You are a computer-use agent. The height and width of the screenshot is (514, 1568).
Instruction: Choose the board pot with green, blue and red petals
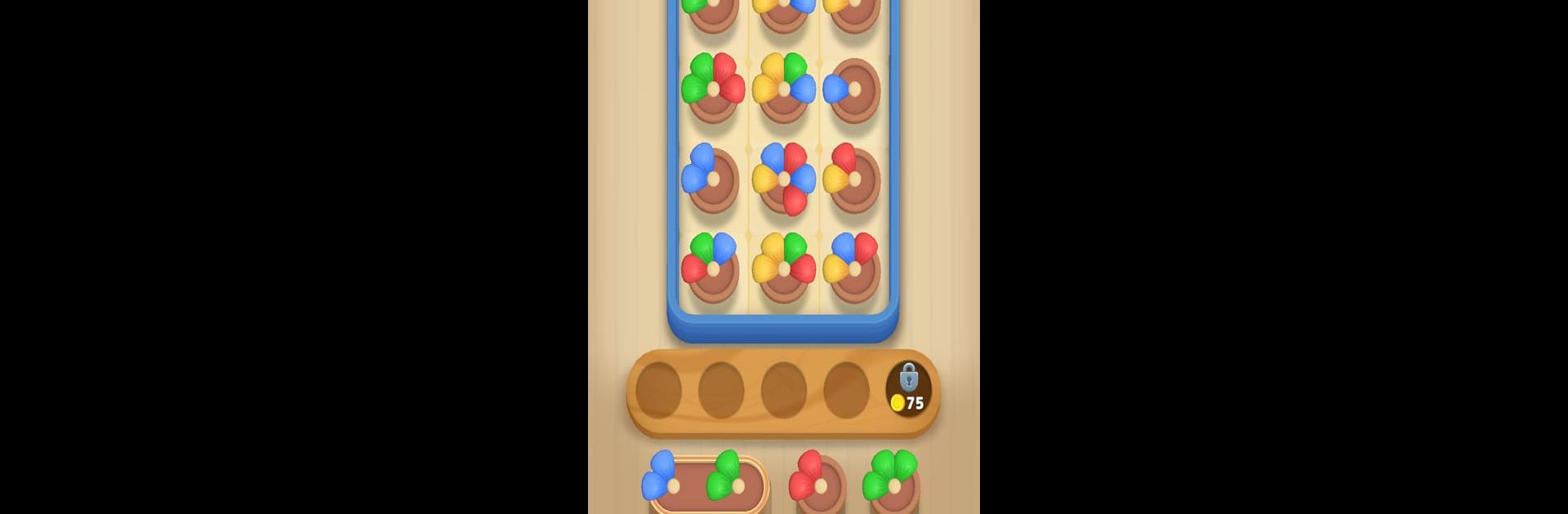[712, 268]
